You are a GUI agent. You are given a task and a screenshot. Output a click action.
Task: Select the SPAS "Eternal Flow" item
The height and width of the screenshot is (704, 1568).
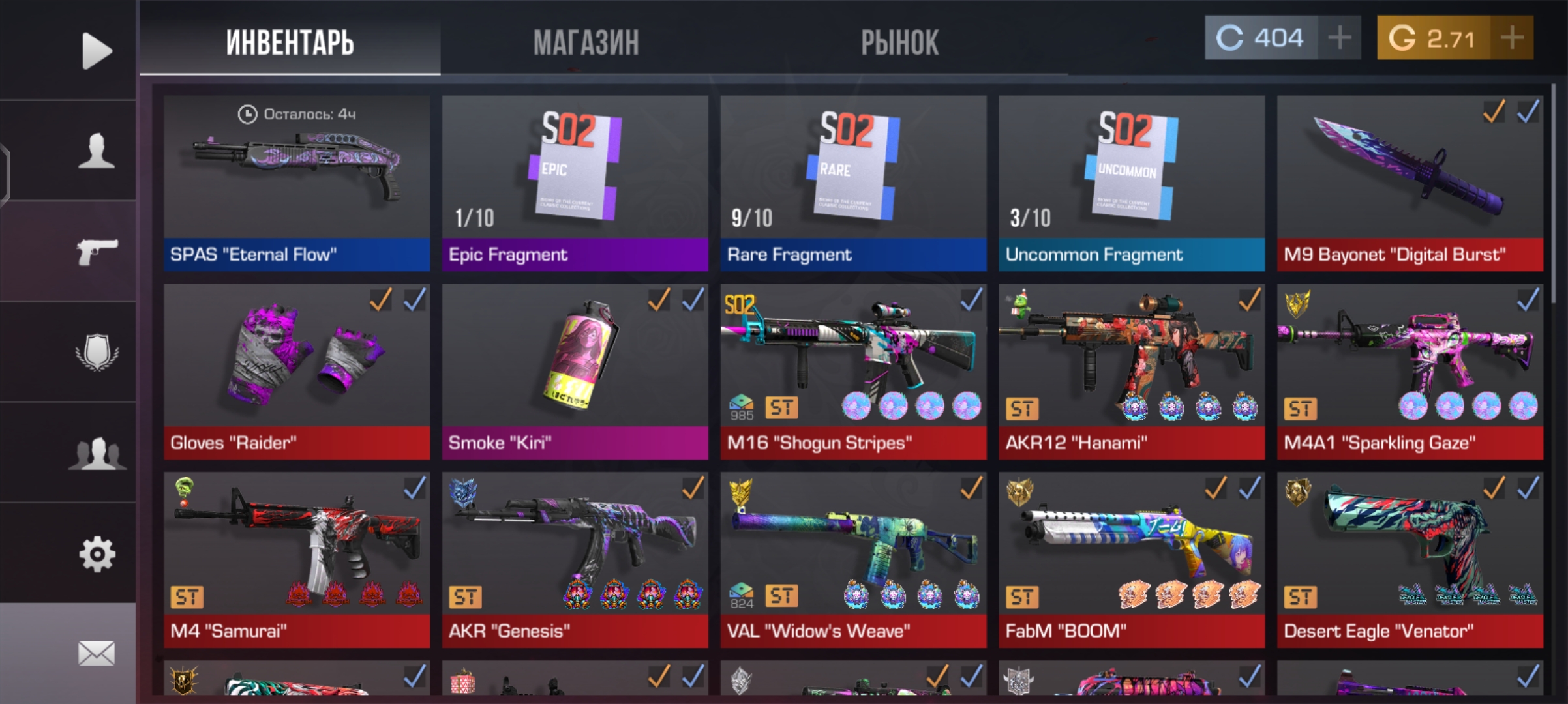click(x=297, y=183)
